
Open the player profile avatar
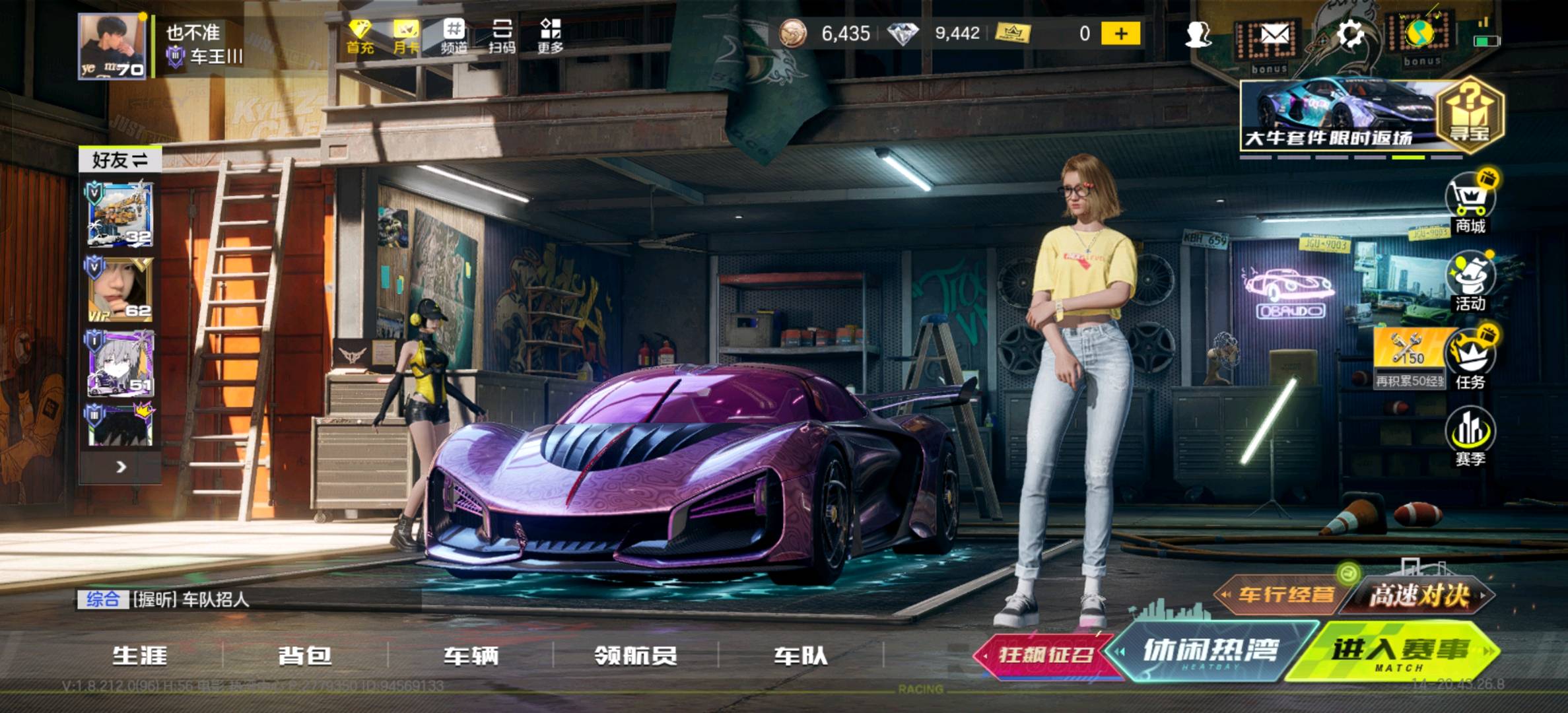[x=112, y=47]
